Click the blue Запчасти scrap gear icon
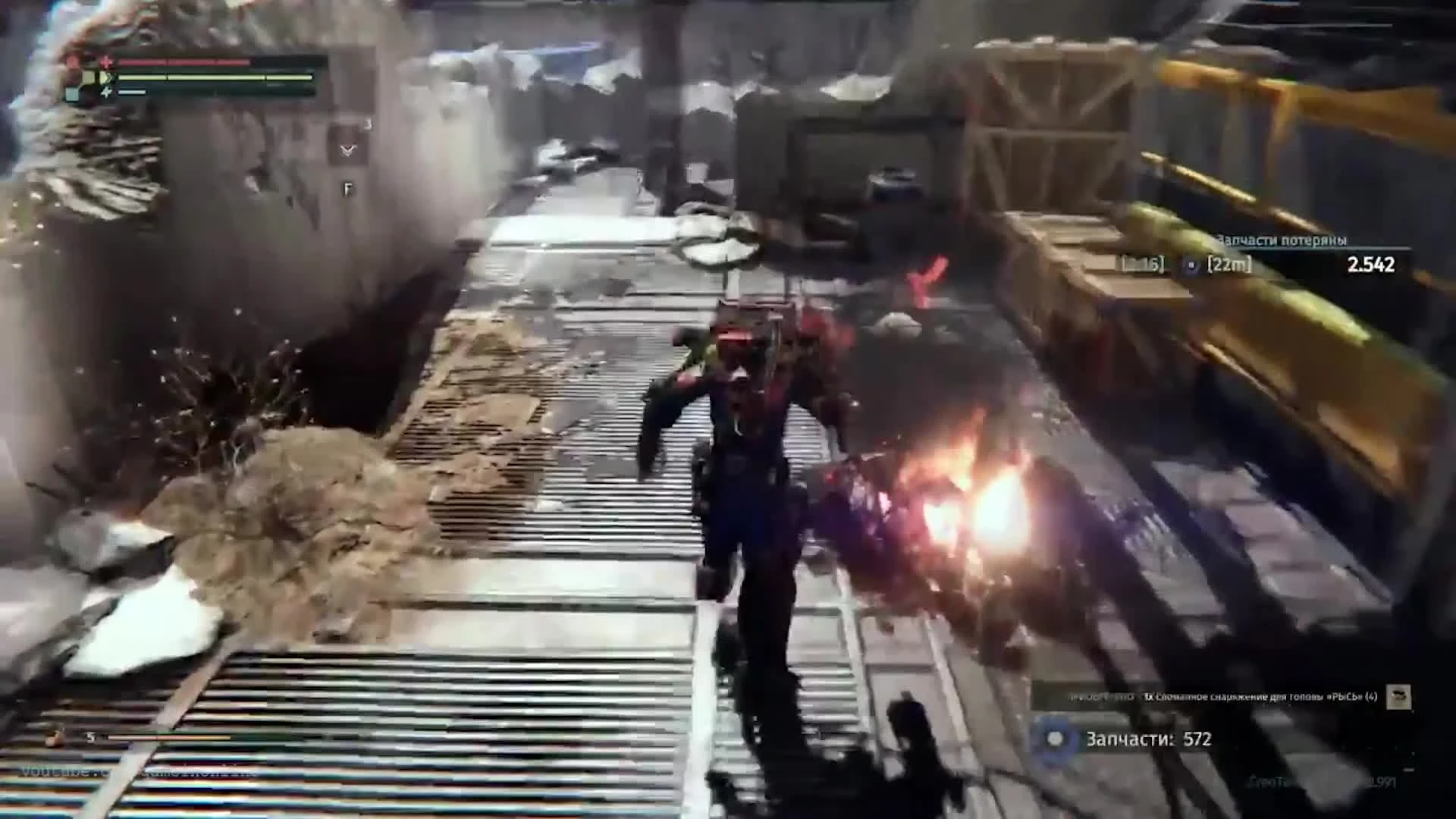Viewport: 1456px width, 819px height. (x=1054, y=738)
